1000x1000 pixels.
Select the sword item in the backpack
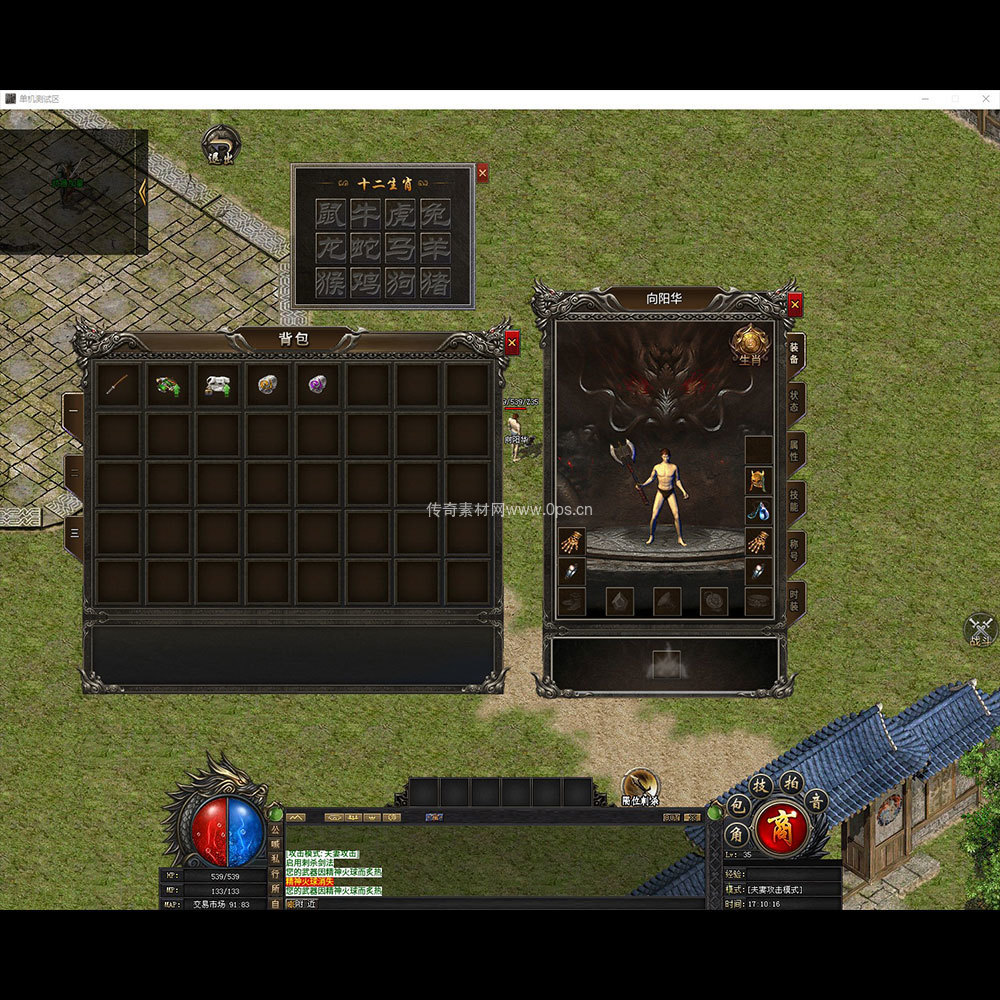tap(119, 385)
